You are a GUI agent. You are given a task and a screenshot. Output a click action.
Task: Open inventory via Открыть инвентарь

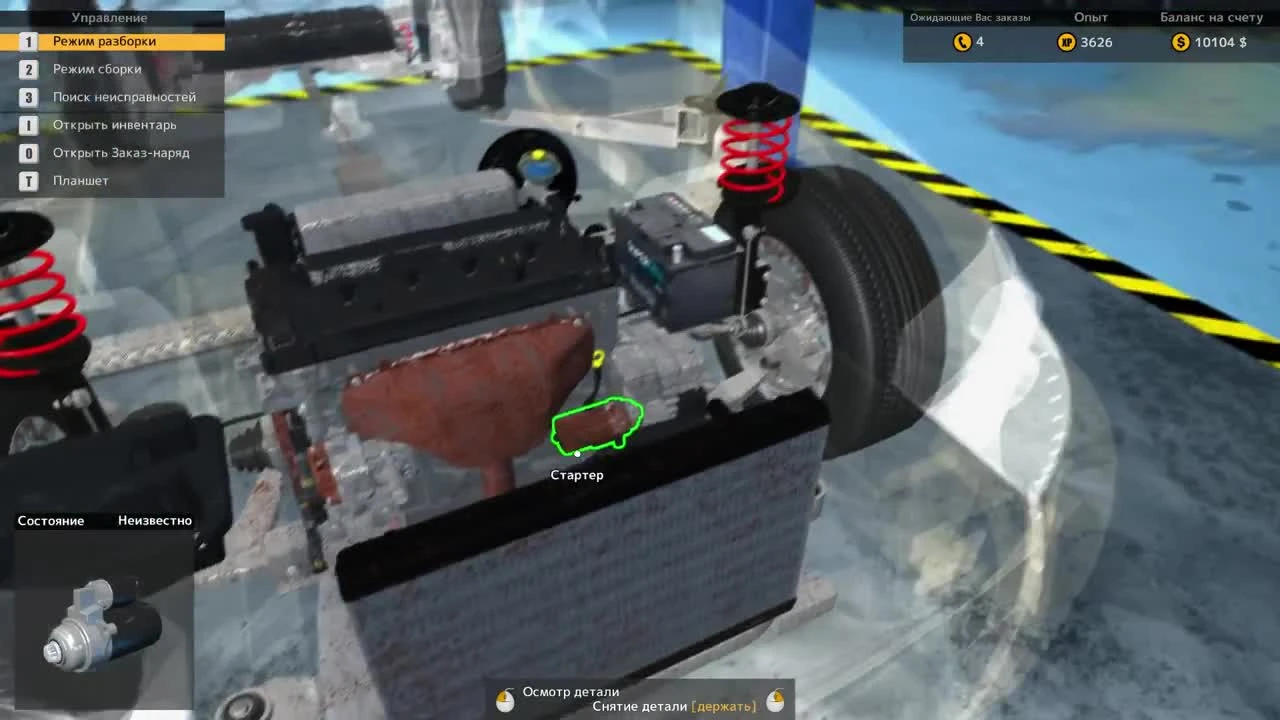pyautogui.click(x=113, y=125)
